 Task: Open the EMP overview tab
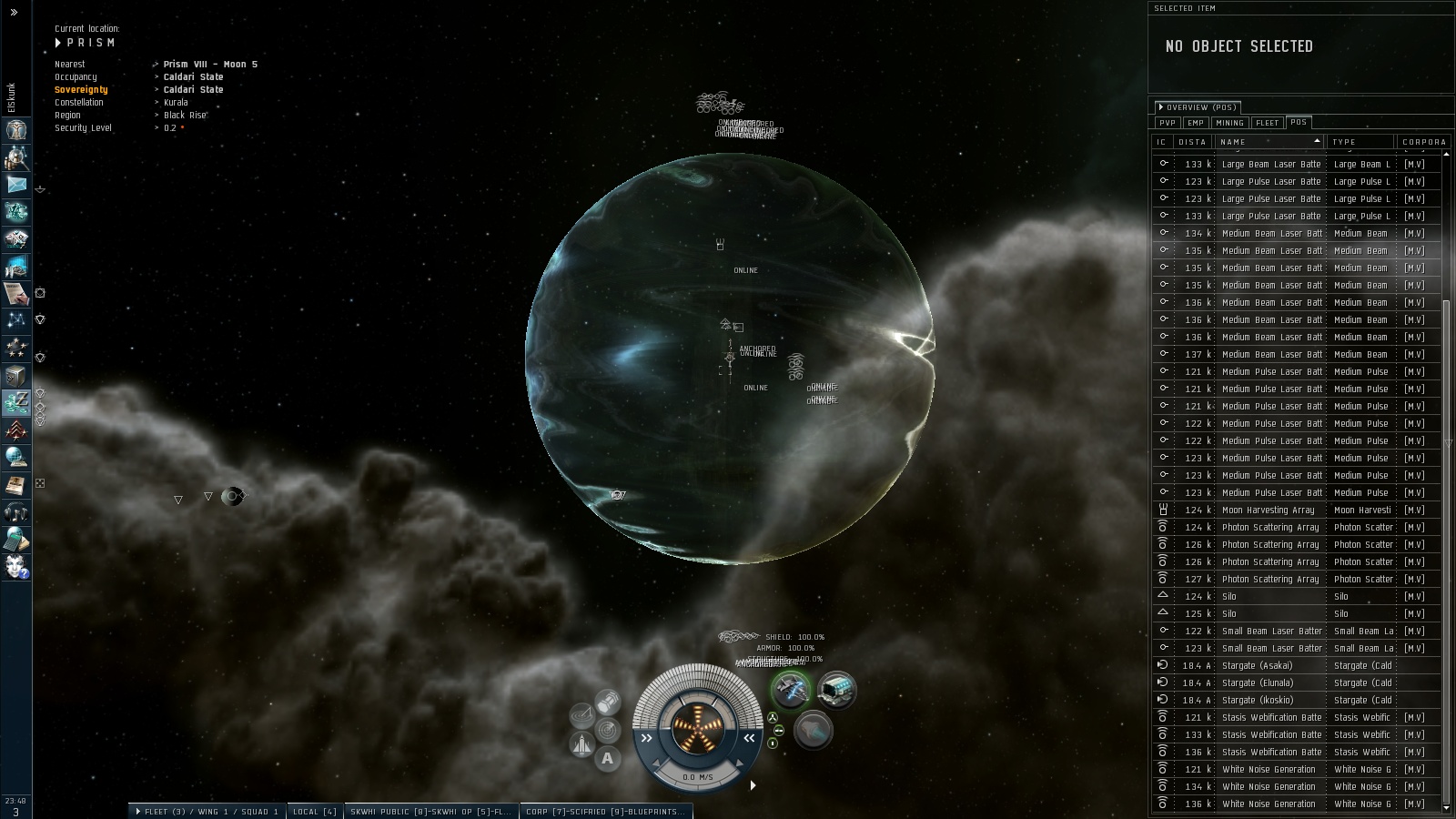click(1195, 123)
